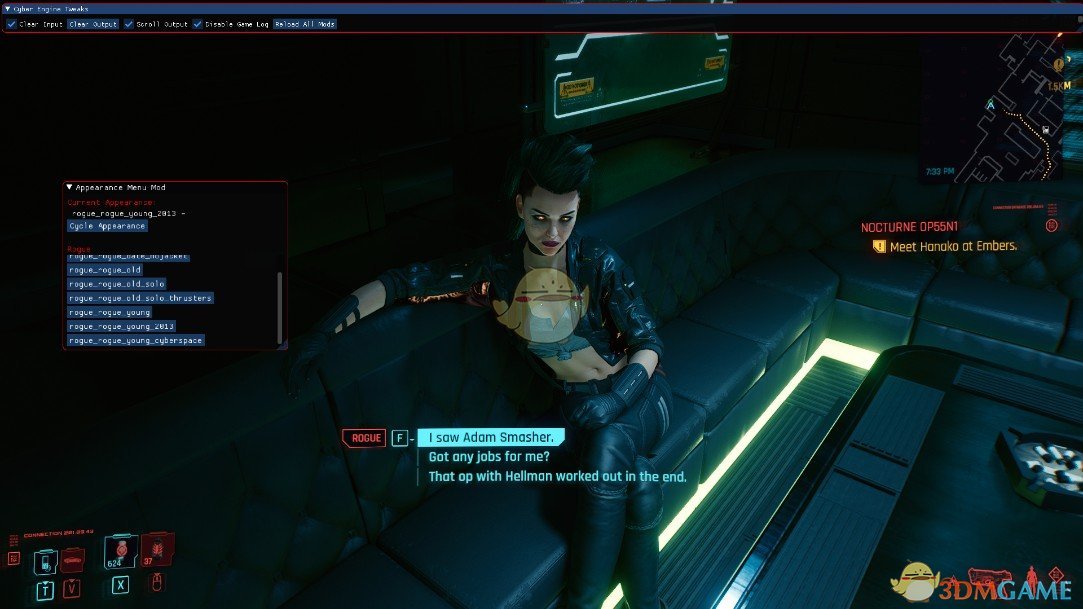Choose the rogue_rogue_young_cyberspace appearance
Viewport: 1083px width, 609px height.
(x=135, y=340)
